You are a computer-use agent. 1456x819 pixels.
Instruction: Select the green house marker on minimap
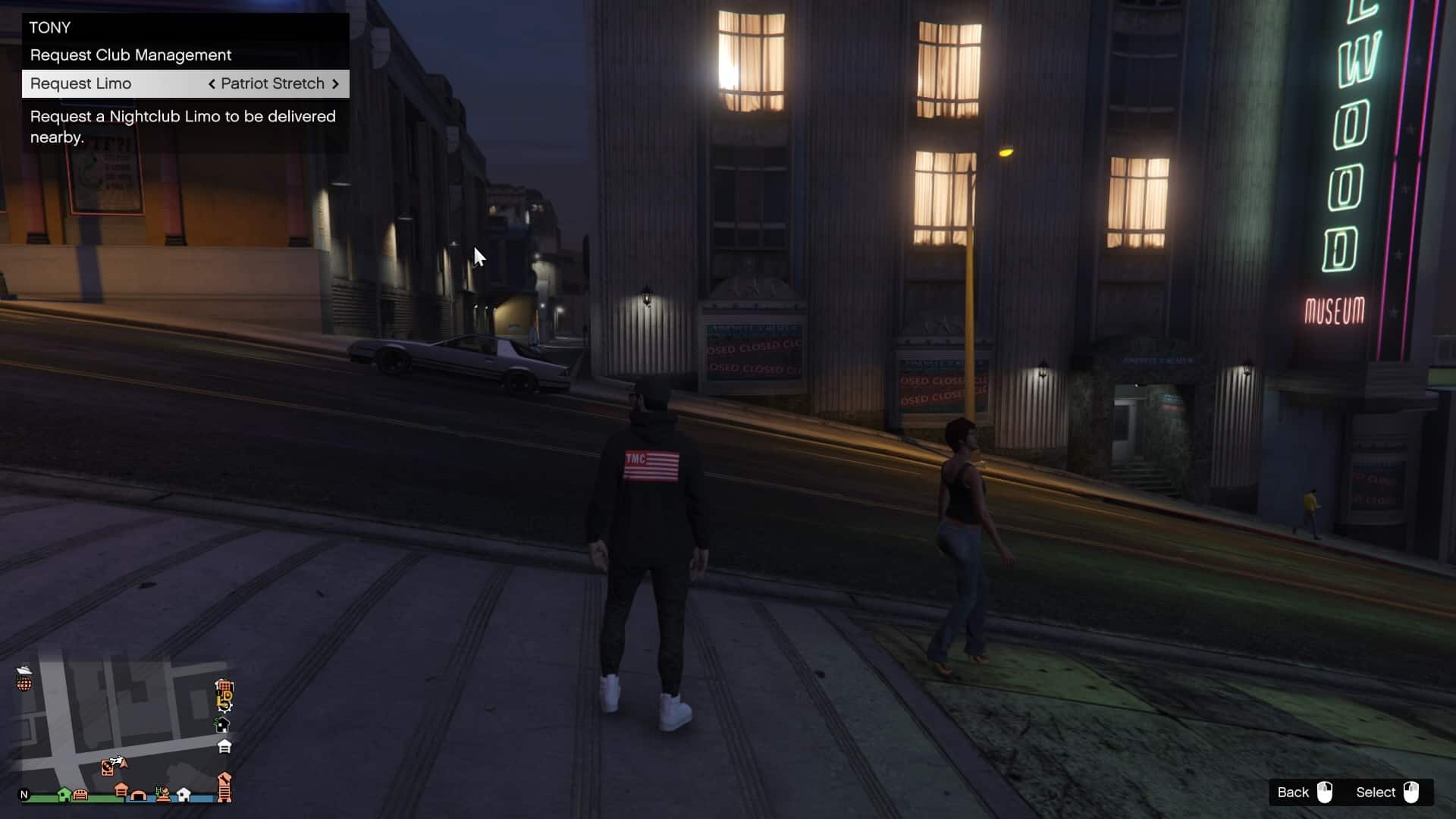point(64,794)
